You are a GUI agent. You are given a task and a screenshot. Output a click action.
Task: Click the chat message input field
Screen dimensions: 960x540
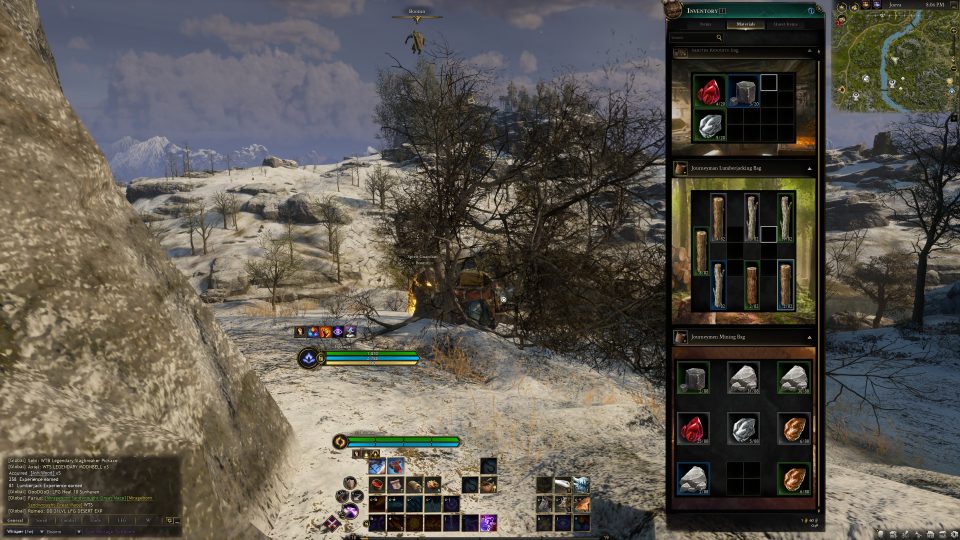tap(110, 531)
